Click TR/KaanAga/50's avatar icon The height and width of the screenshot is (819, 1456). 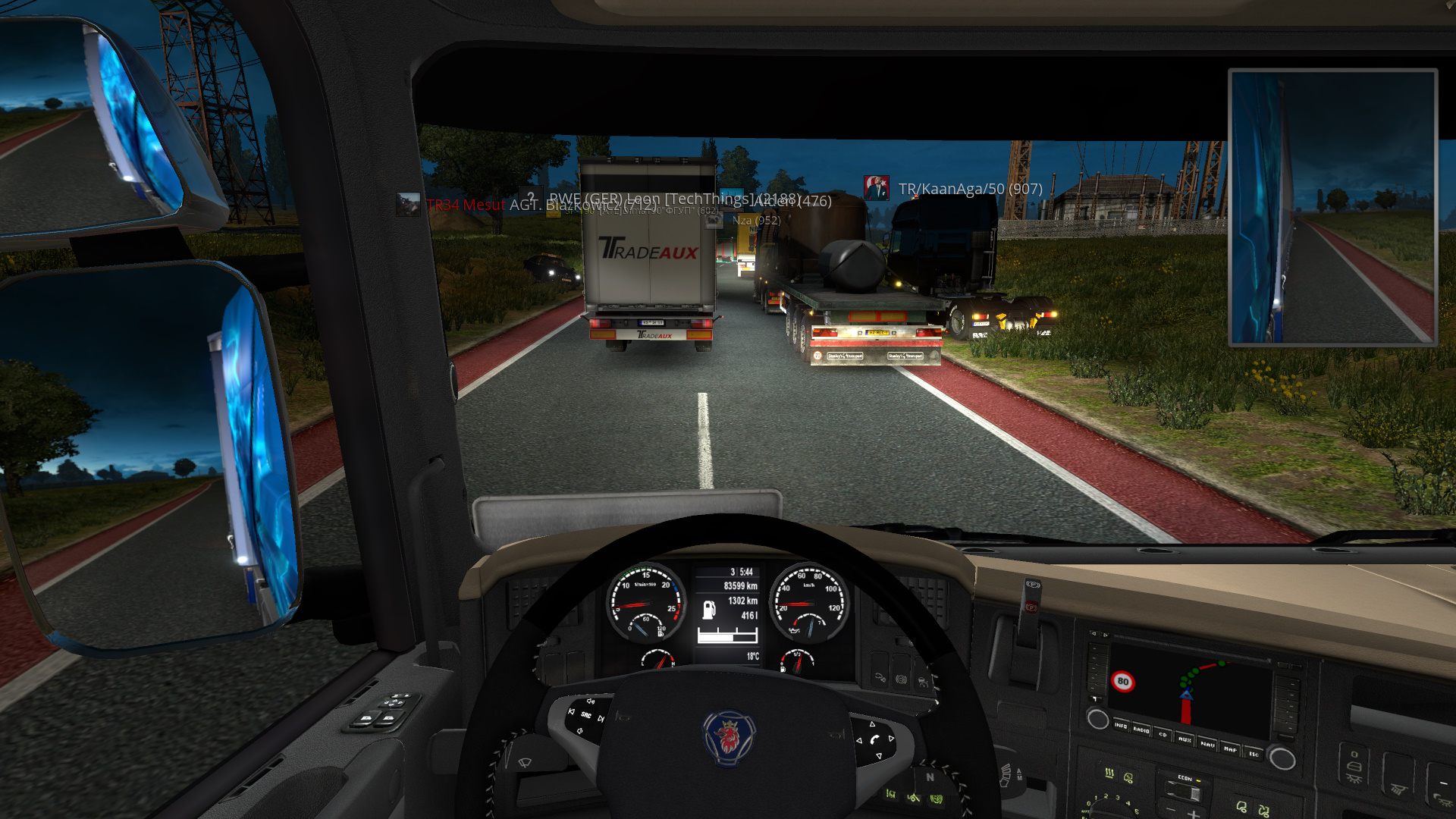pyautogui.click(x=876, y=188)
